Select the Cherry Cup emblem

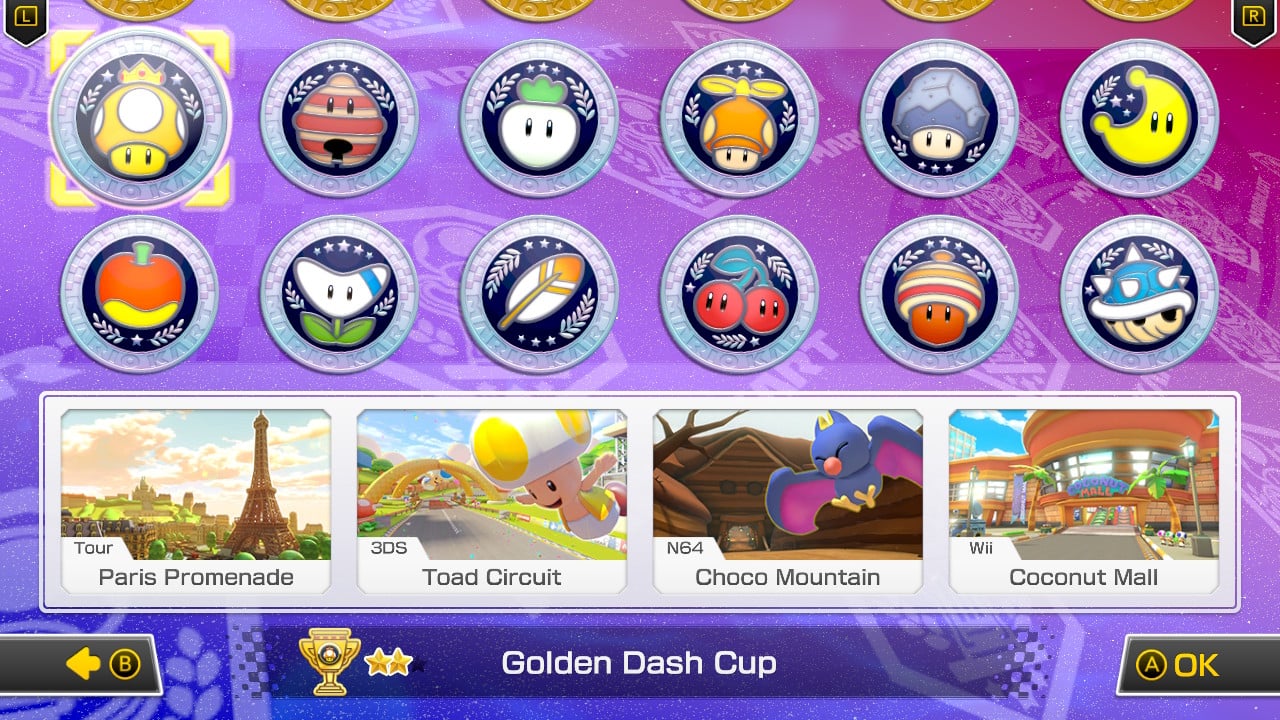(x=740, y=293)
